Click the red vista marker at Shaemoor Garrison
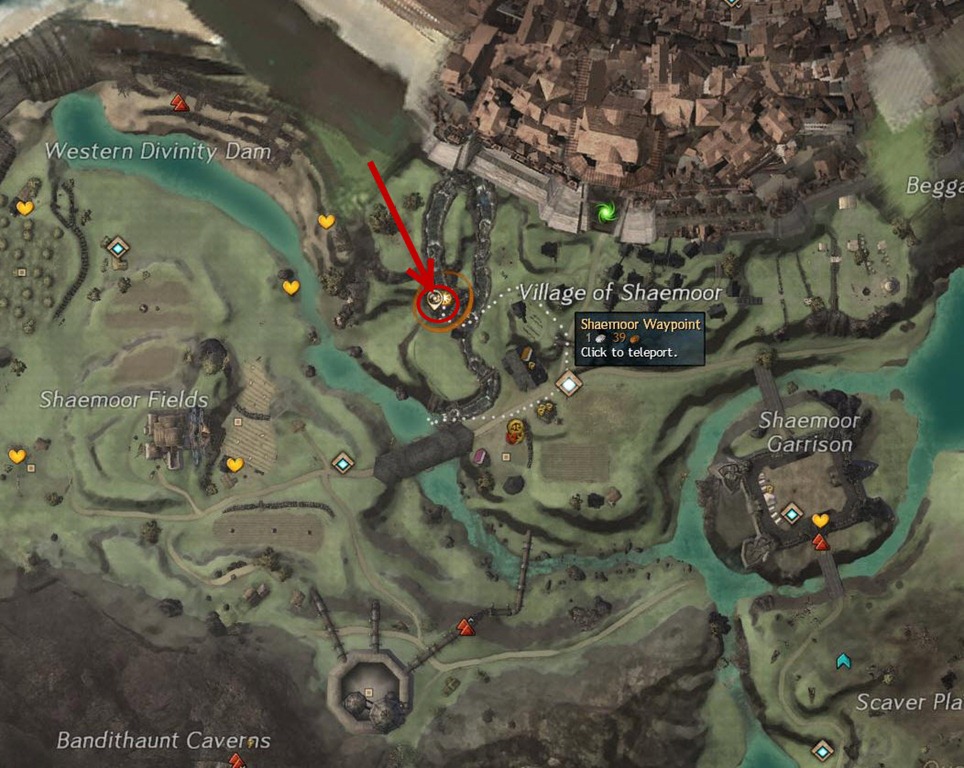964x768 pixels. point(820,542)
